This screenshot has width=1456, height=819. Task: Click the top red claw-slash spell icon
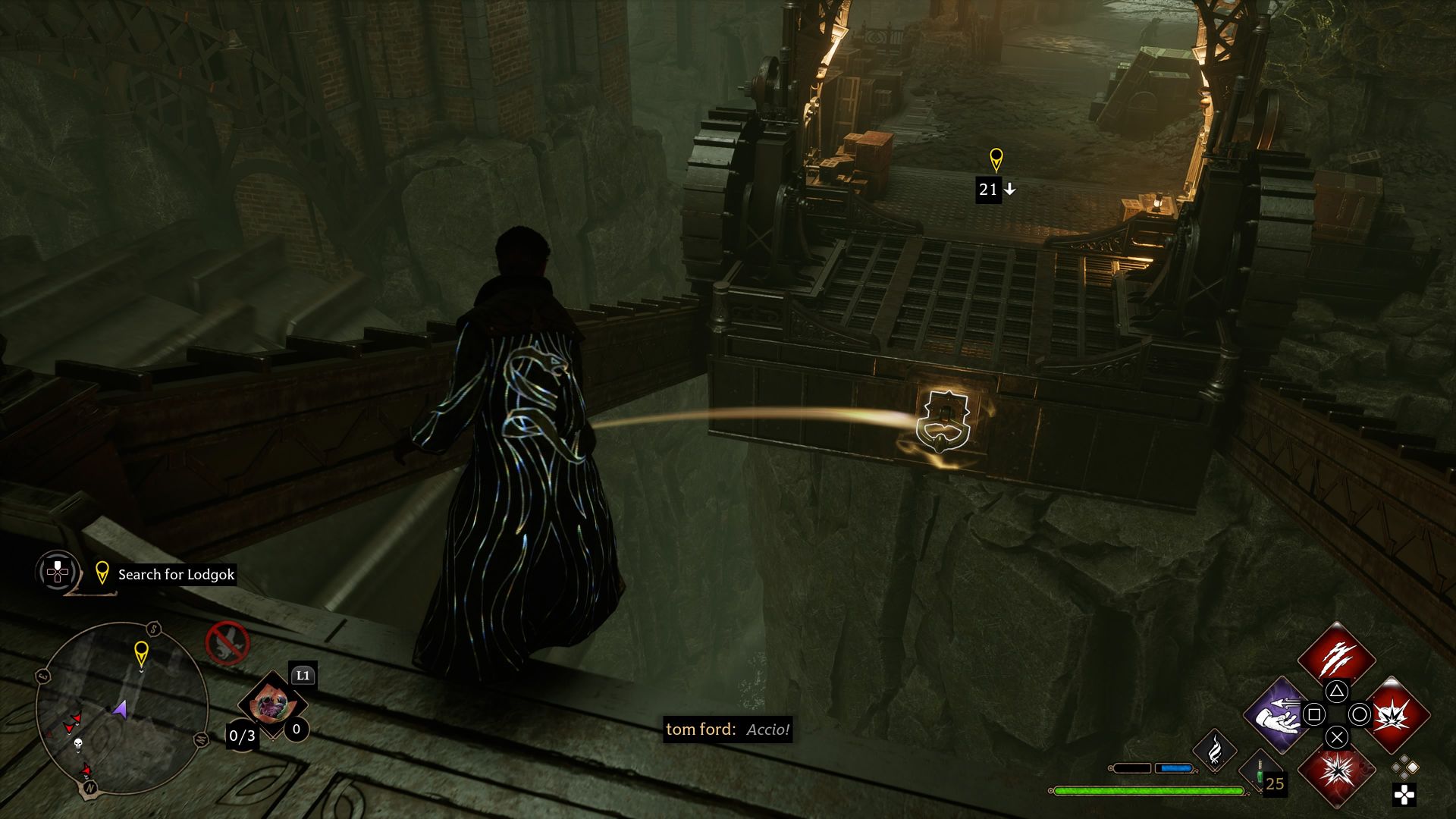[1337, 657]
